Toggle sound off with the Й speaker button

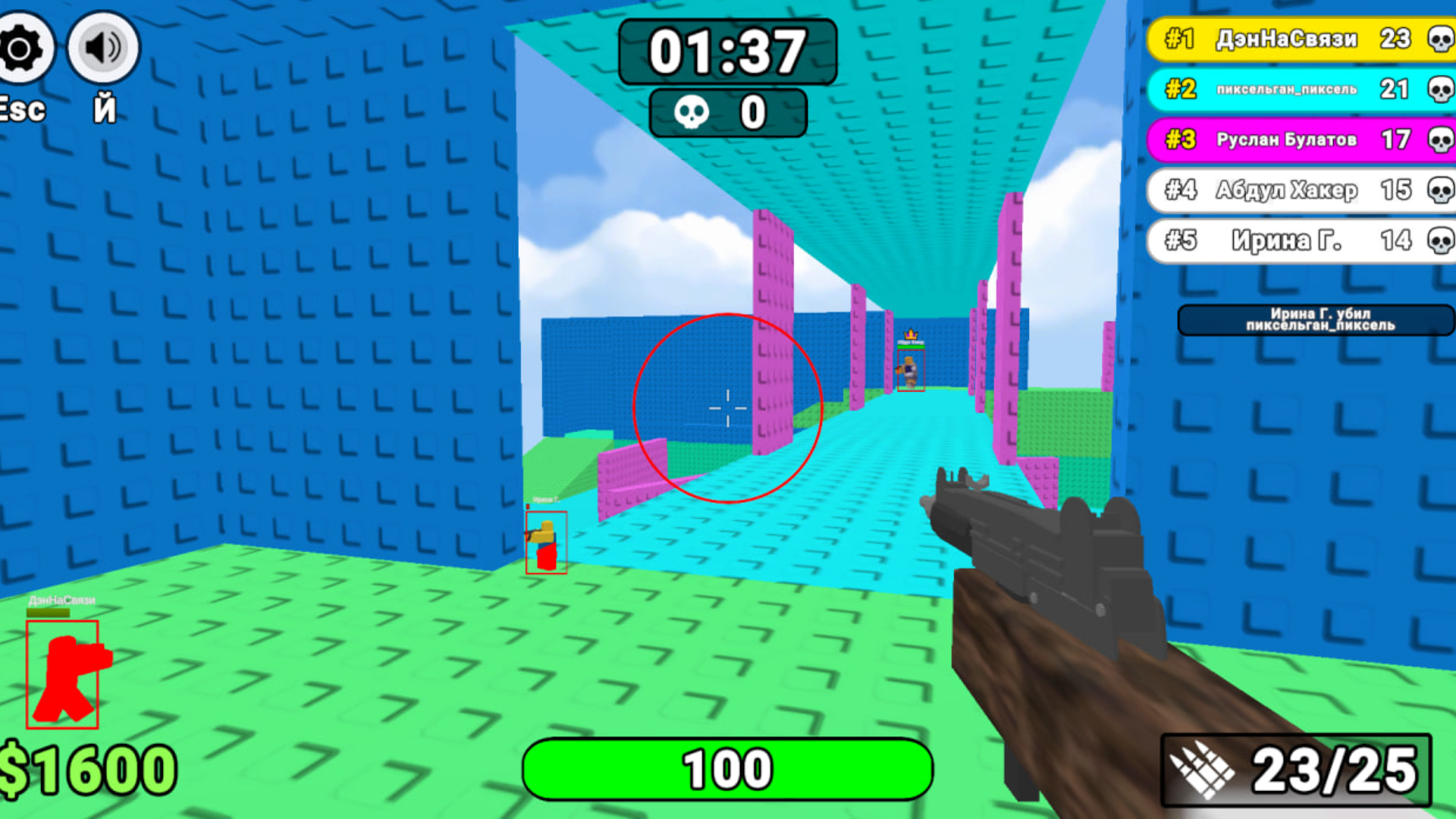tap(102, 47)
